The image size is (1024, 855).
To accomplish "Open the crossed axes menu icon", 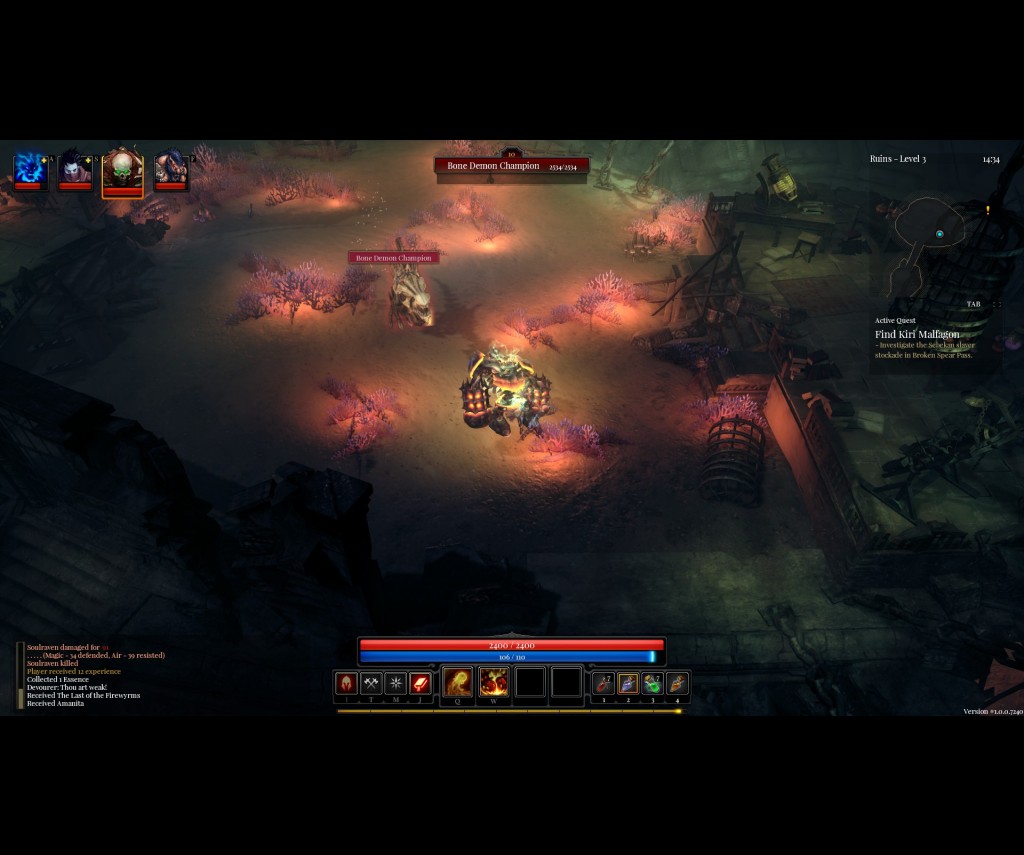I will [371, 684].
